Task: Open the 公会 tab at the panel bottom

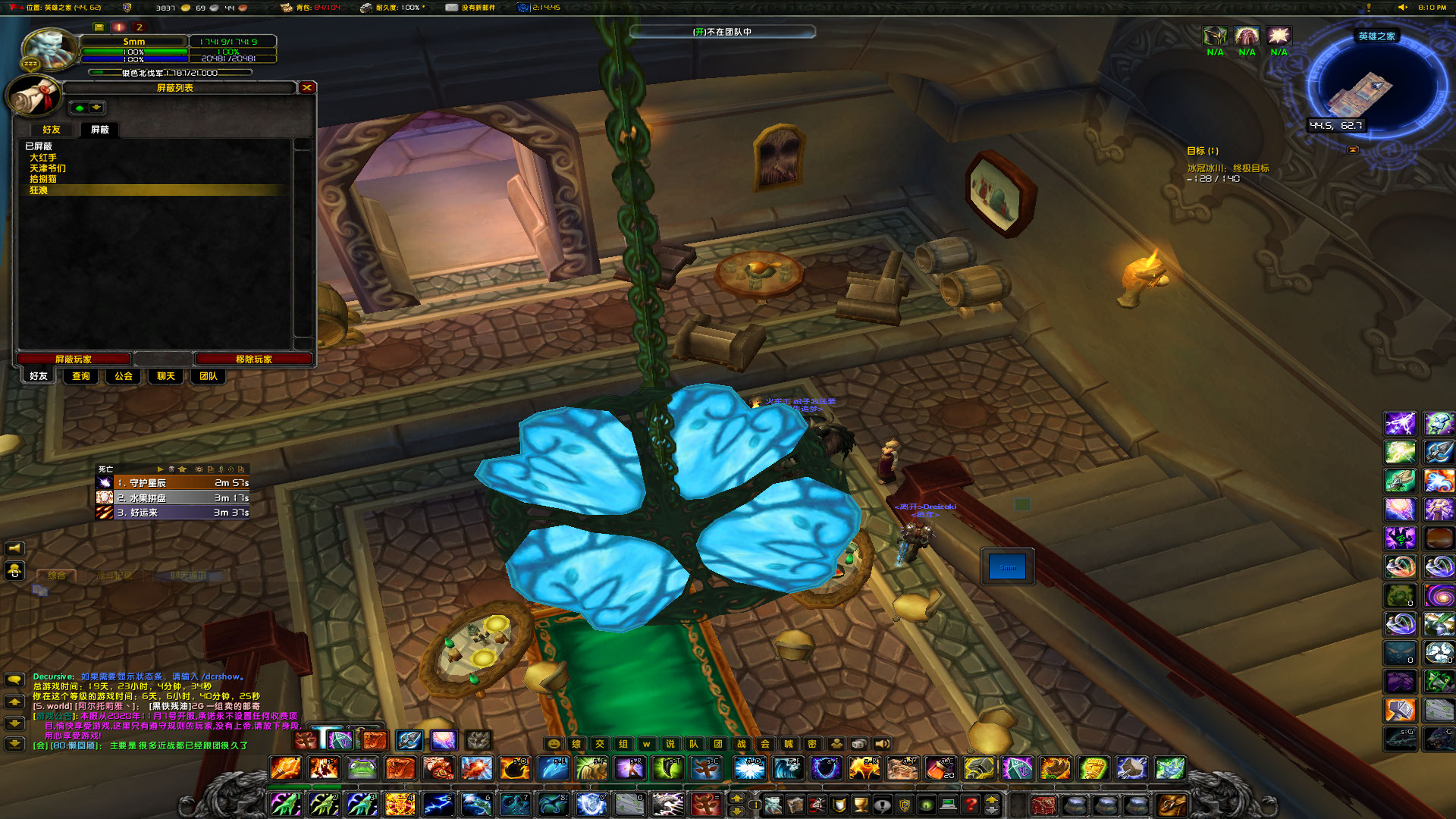Action: click(122, 376)
